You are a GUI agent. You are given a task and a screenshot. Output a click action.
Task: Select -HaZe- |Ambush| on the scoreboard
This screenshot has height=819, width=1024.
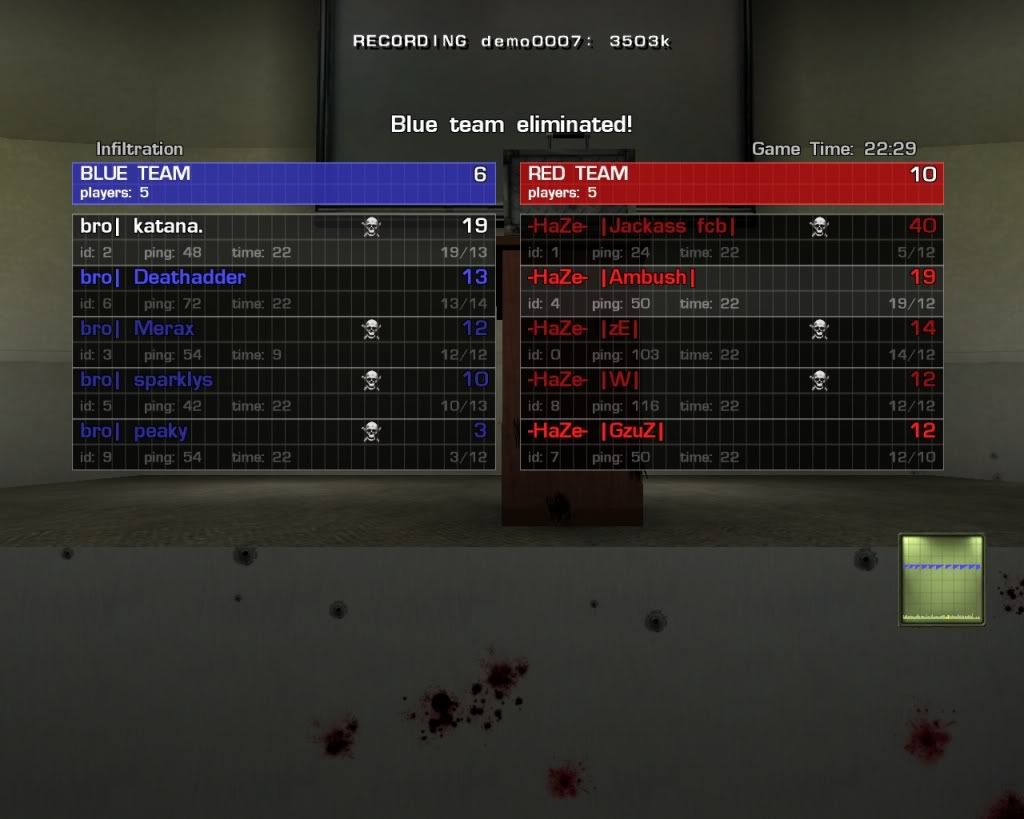[731, 290]
